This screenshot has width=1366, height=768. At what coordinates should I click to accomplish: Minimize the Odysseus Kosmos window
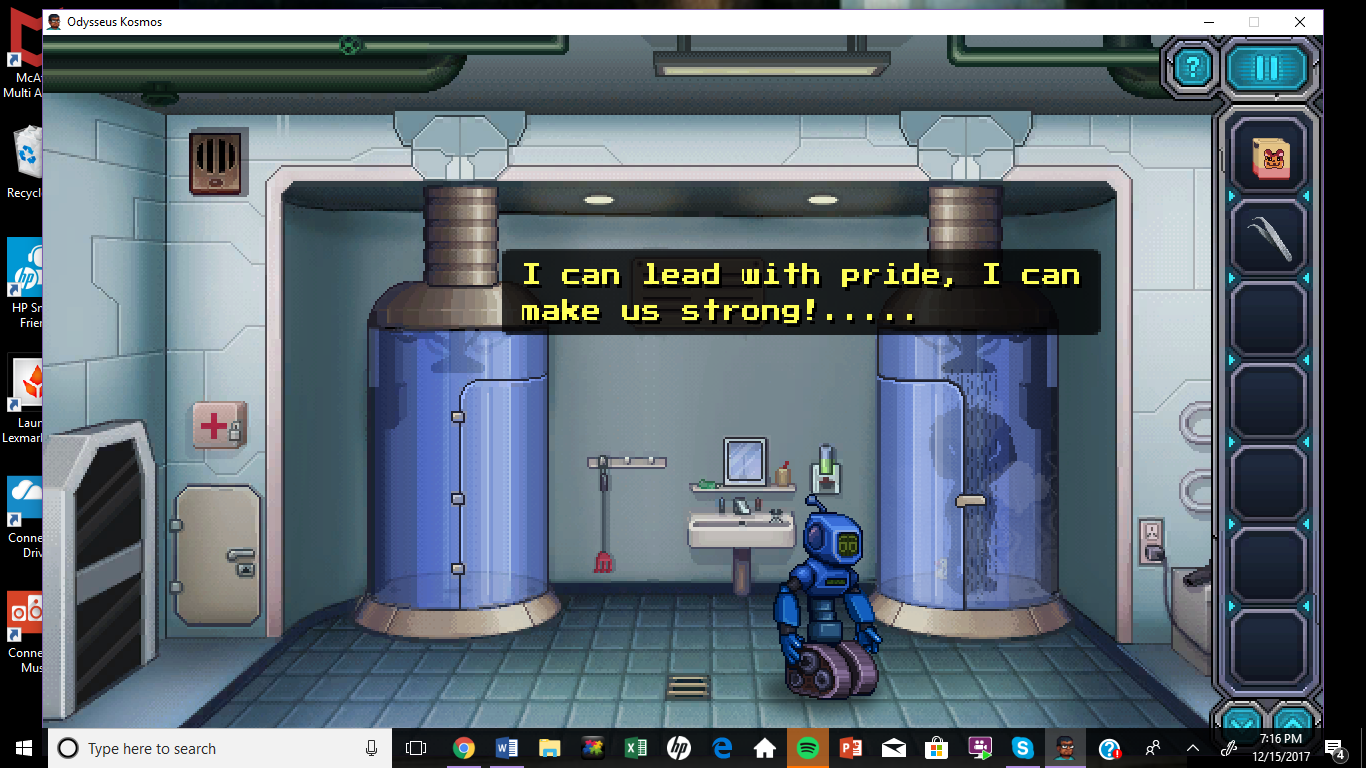coord(1208,22)
